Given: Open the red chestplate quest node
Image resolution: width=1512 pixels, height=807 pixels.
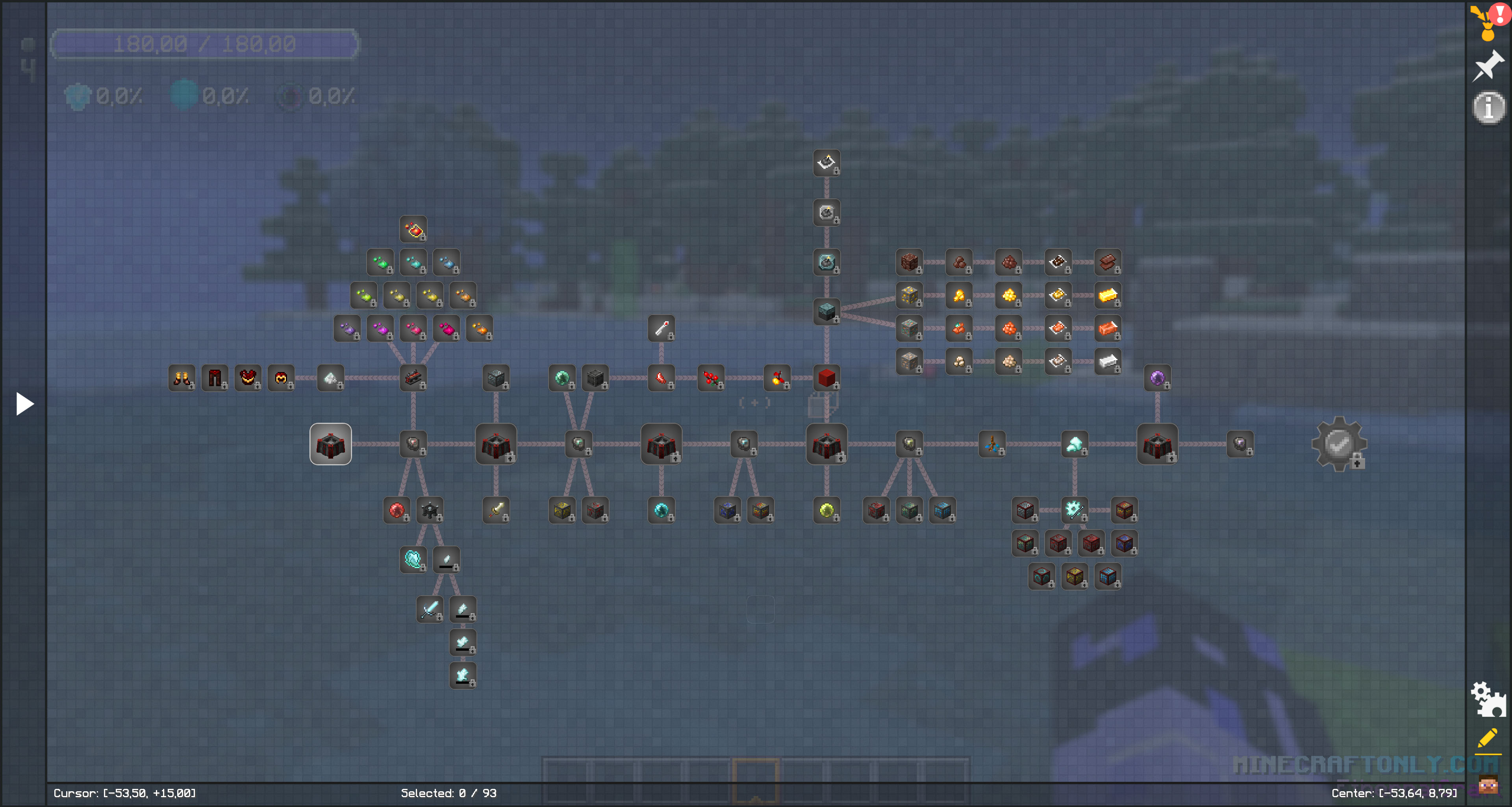Looking at the screenshot, I should click(x=248, y=378).
